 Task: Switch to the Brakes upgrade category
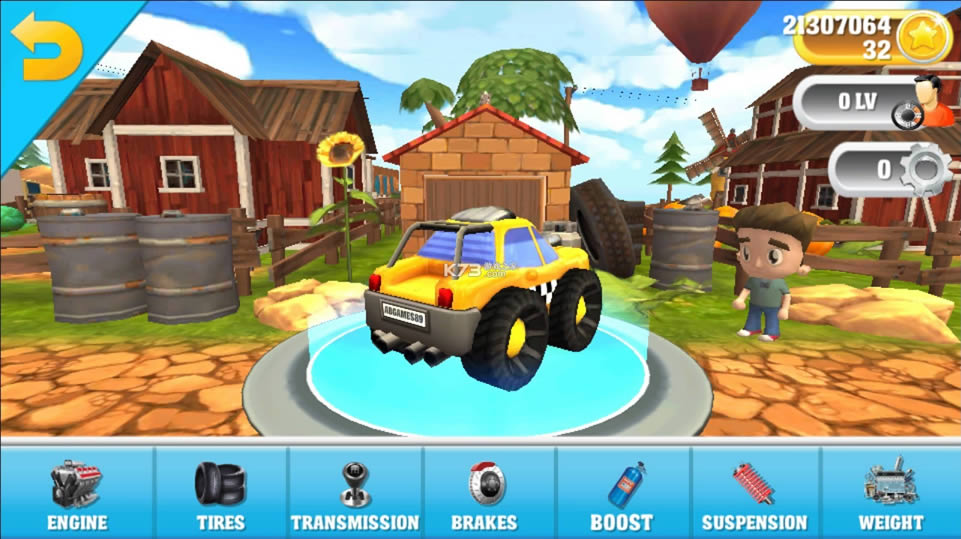coord(487,494)
